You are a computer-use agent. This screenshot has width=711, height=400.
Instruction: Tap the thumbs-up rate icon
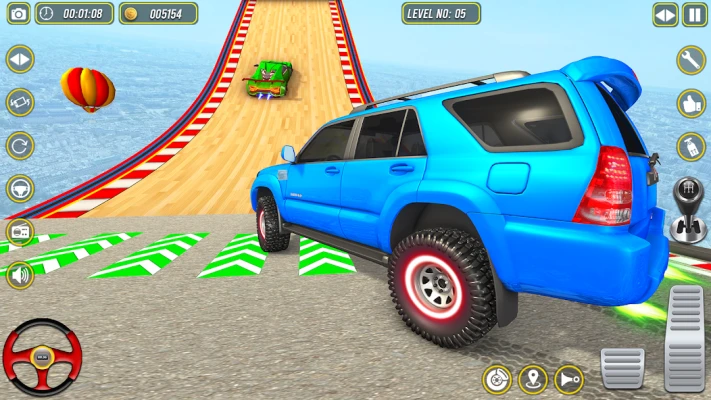pos(691,103)
